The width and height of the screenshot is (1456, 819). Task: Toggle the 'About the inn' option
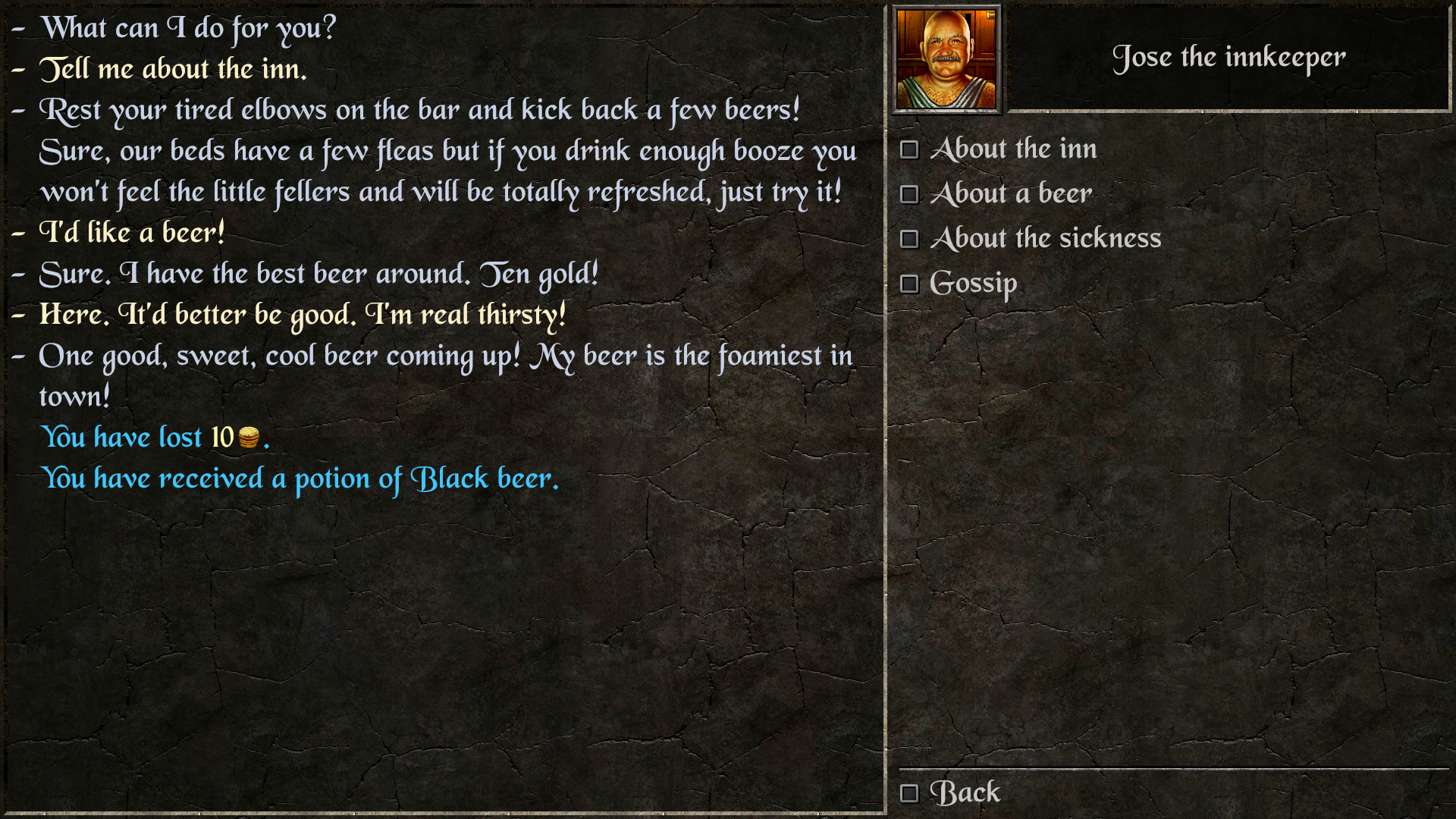[x=1015, y=149]
